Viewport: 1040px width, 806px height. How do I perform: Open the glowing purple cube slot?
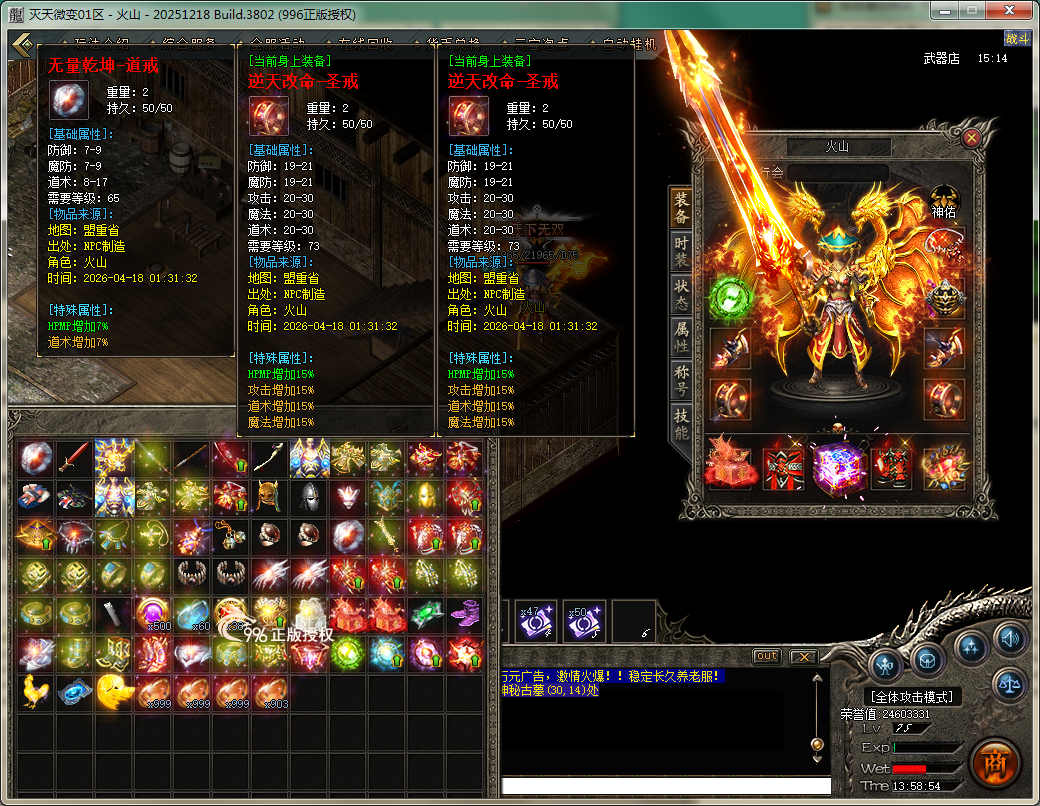(x=836, y=465)
